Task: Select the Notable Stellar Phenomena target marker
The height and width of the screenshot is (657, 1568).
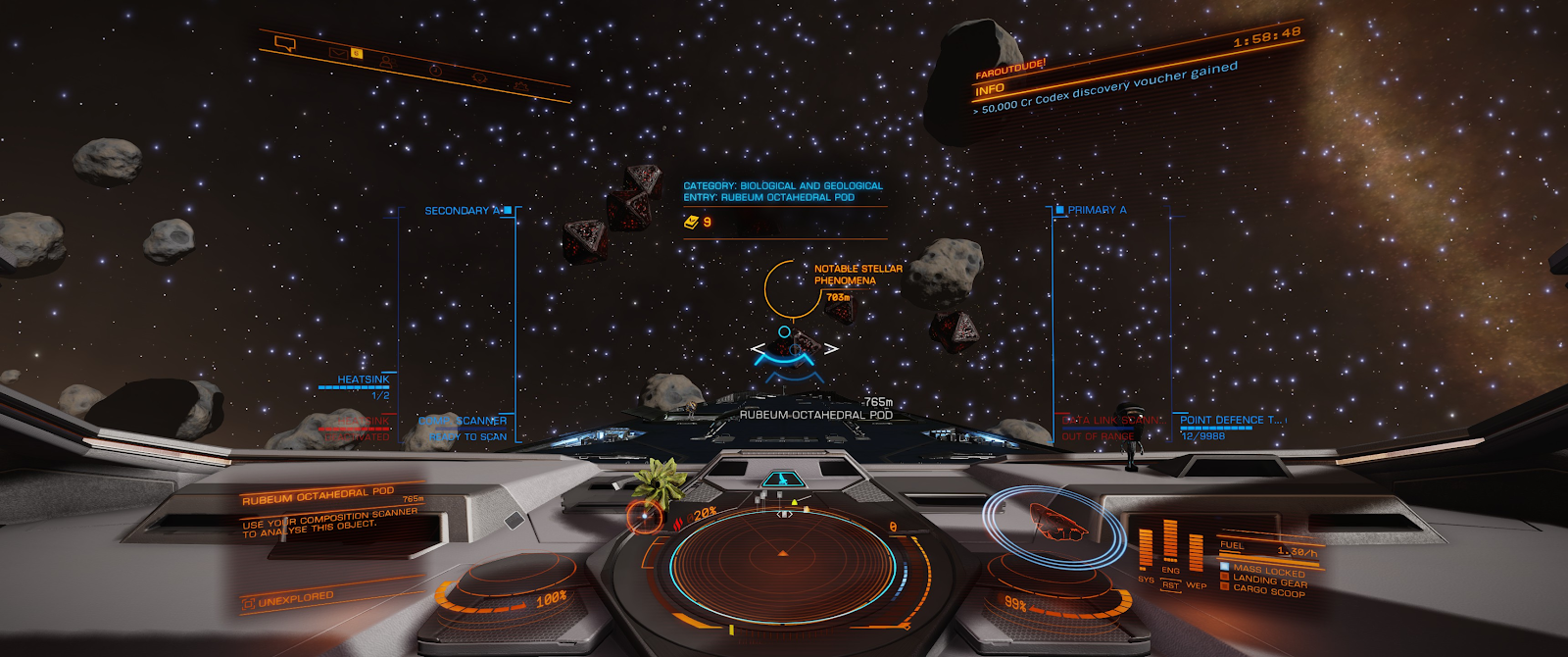Action: [x=792, y=289]
